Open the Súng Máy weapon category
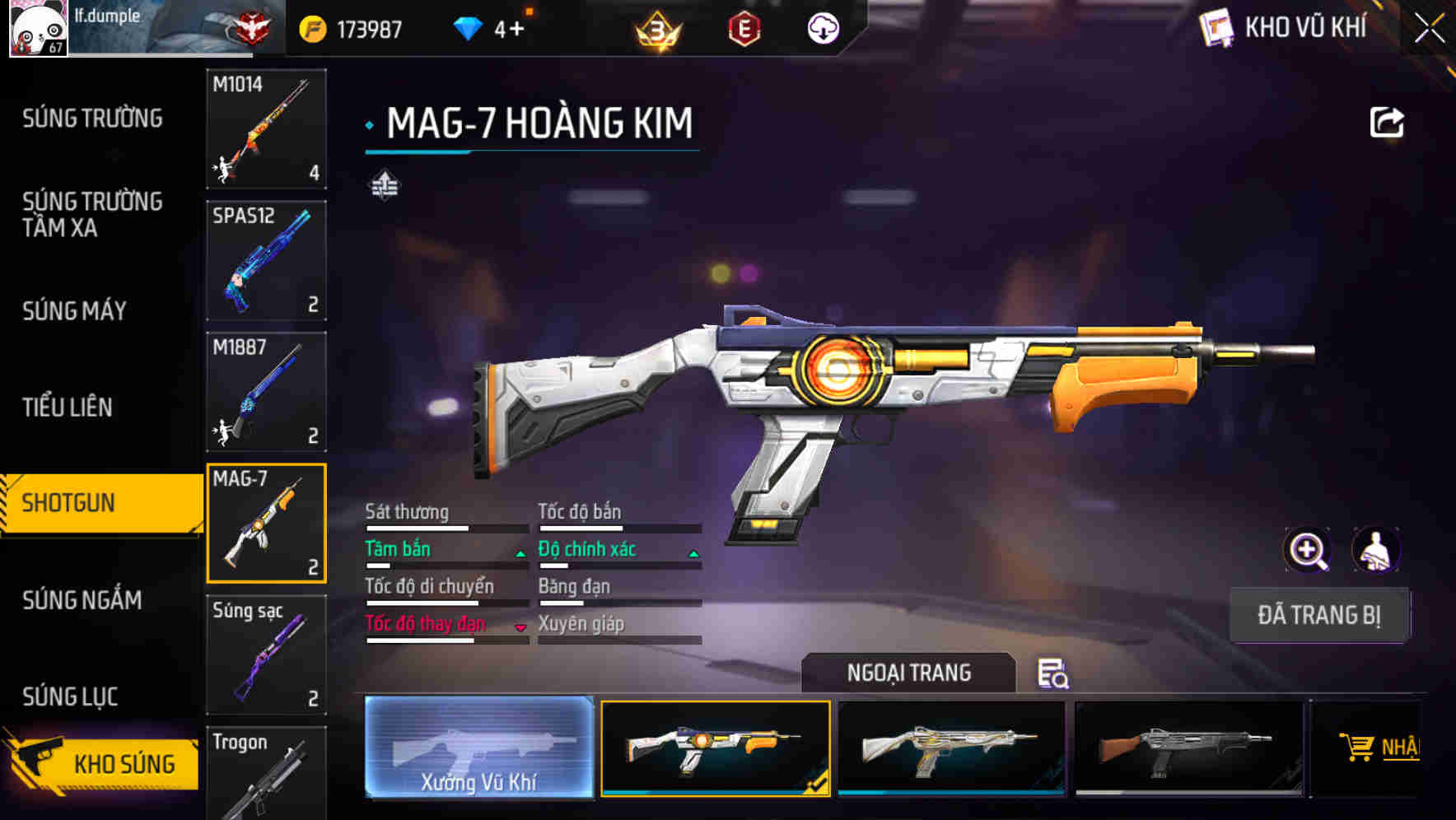Viewport: 1456px width, 820px height. click(75, 310)
